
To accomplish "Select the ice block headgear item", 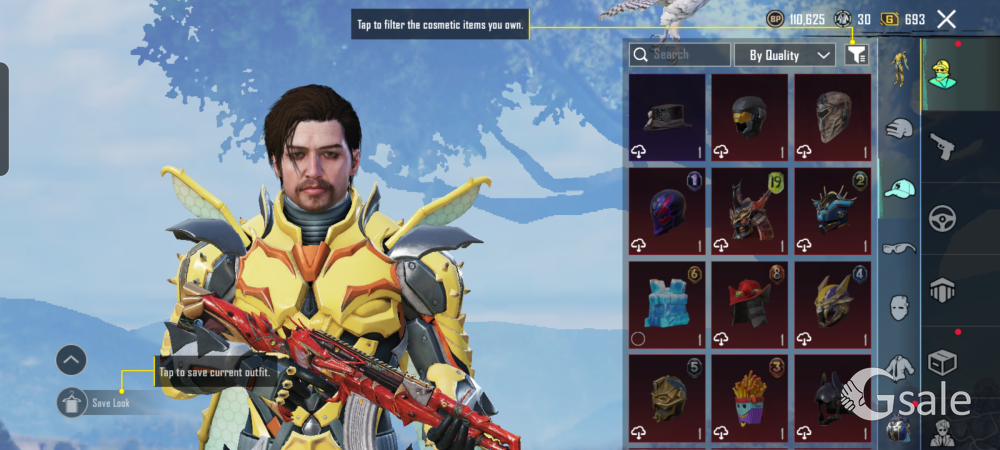I will tap(667, 305).
